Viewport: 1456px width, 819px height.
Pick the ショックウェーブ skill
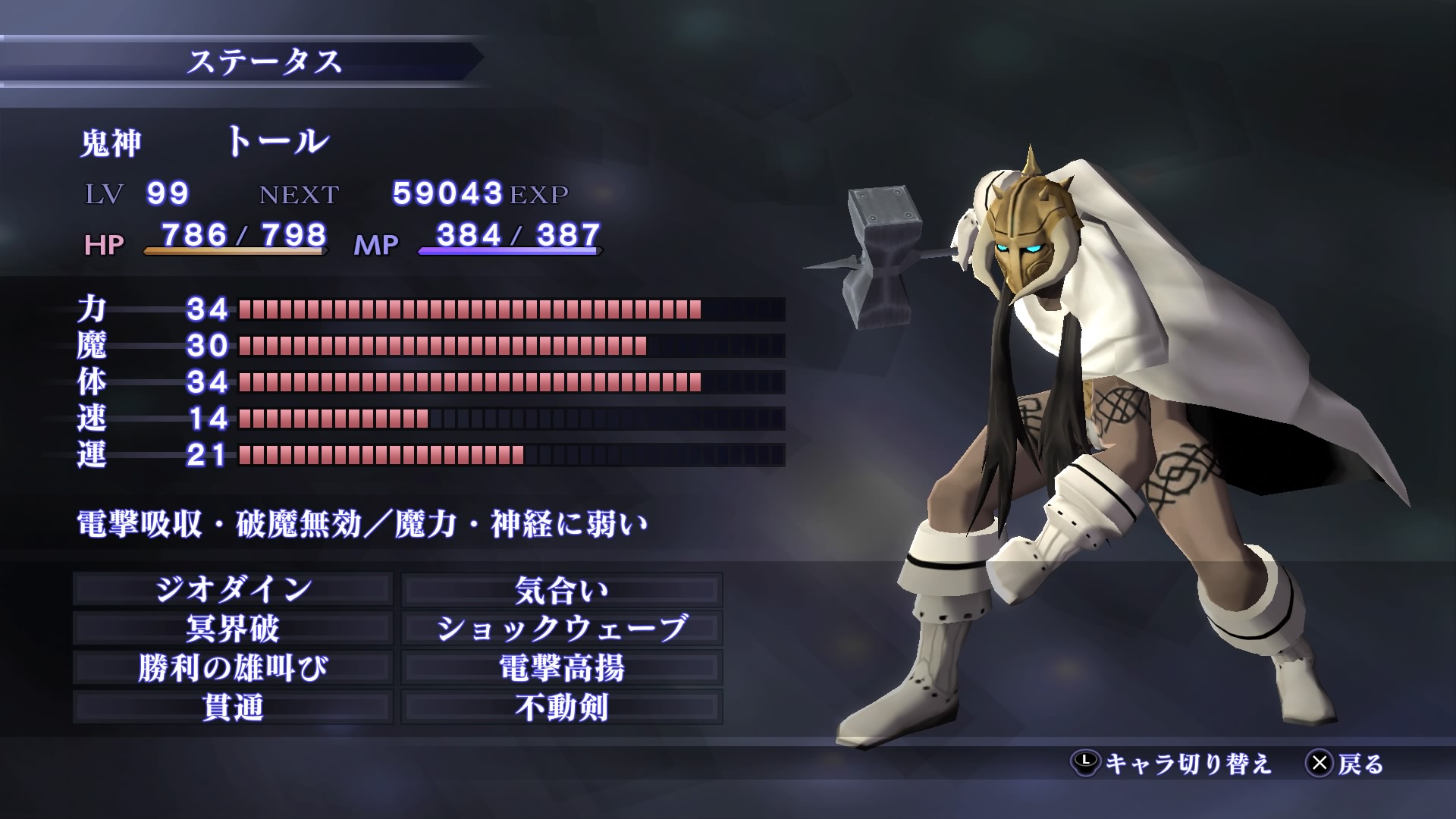tap(561, 629)
